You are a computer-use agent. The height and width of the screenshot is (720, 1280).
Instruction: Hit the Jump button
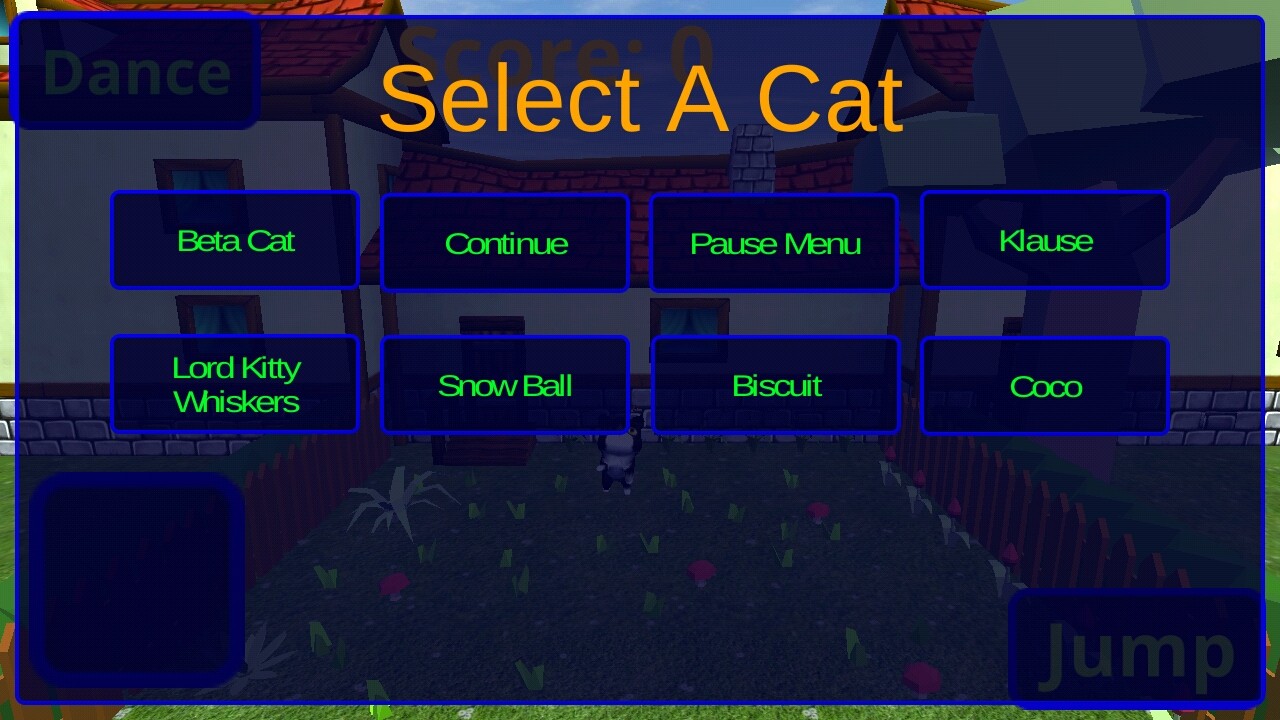[x=1138, y=650]
